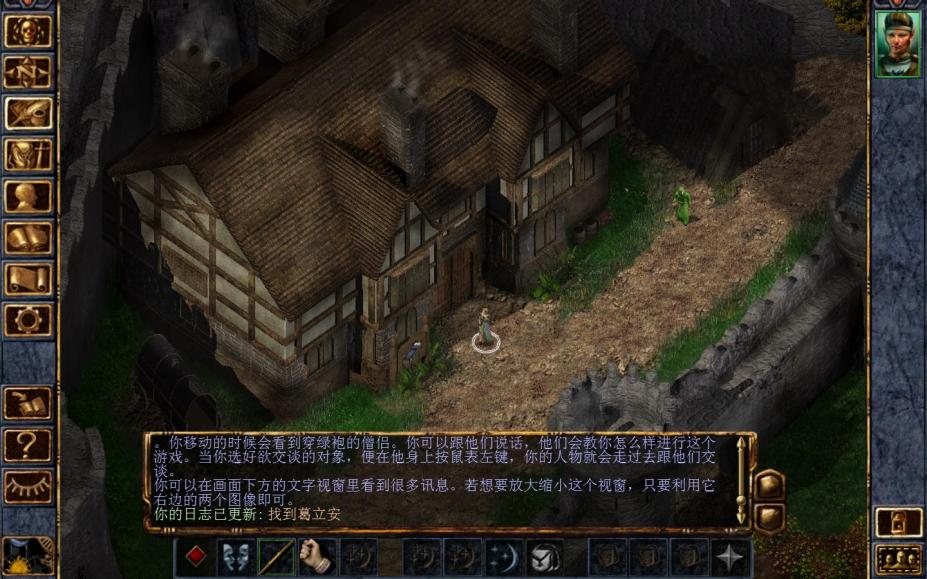Image resolution: width=927 pixels, height=579 pixels.
Task: Click the question mark help button
Action: pos(28,445)
